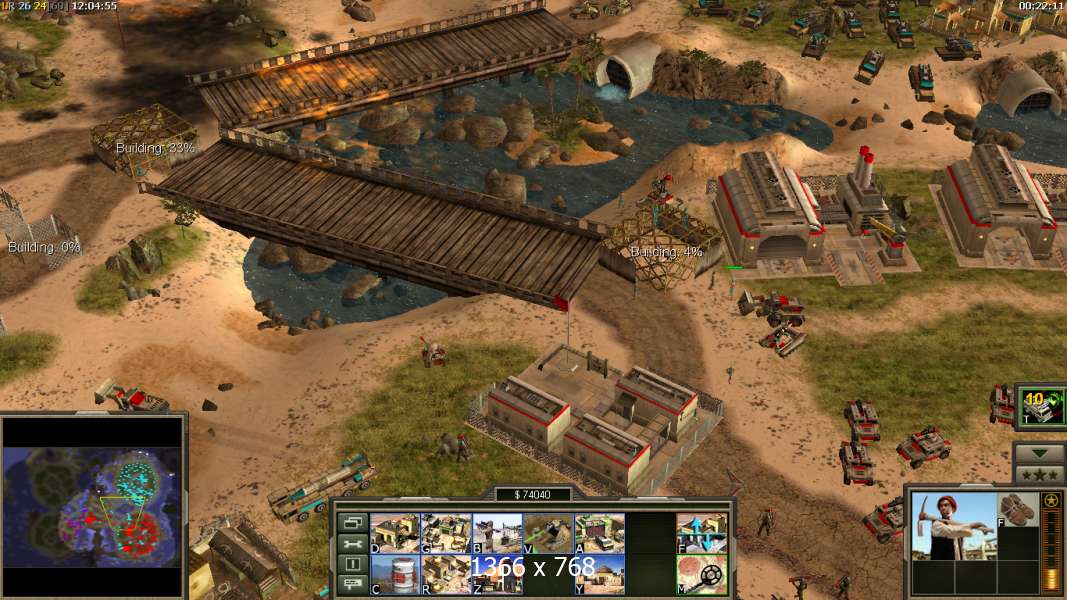Screen dimensions: 1067x600
Task: Select the red-white barrel build icon marked C
Action: point(395,574)
